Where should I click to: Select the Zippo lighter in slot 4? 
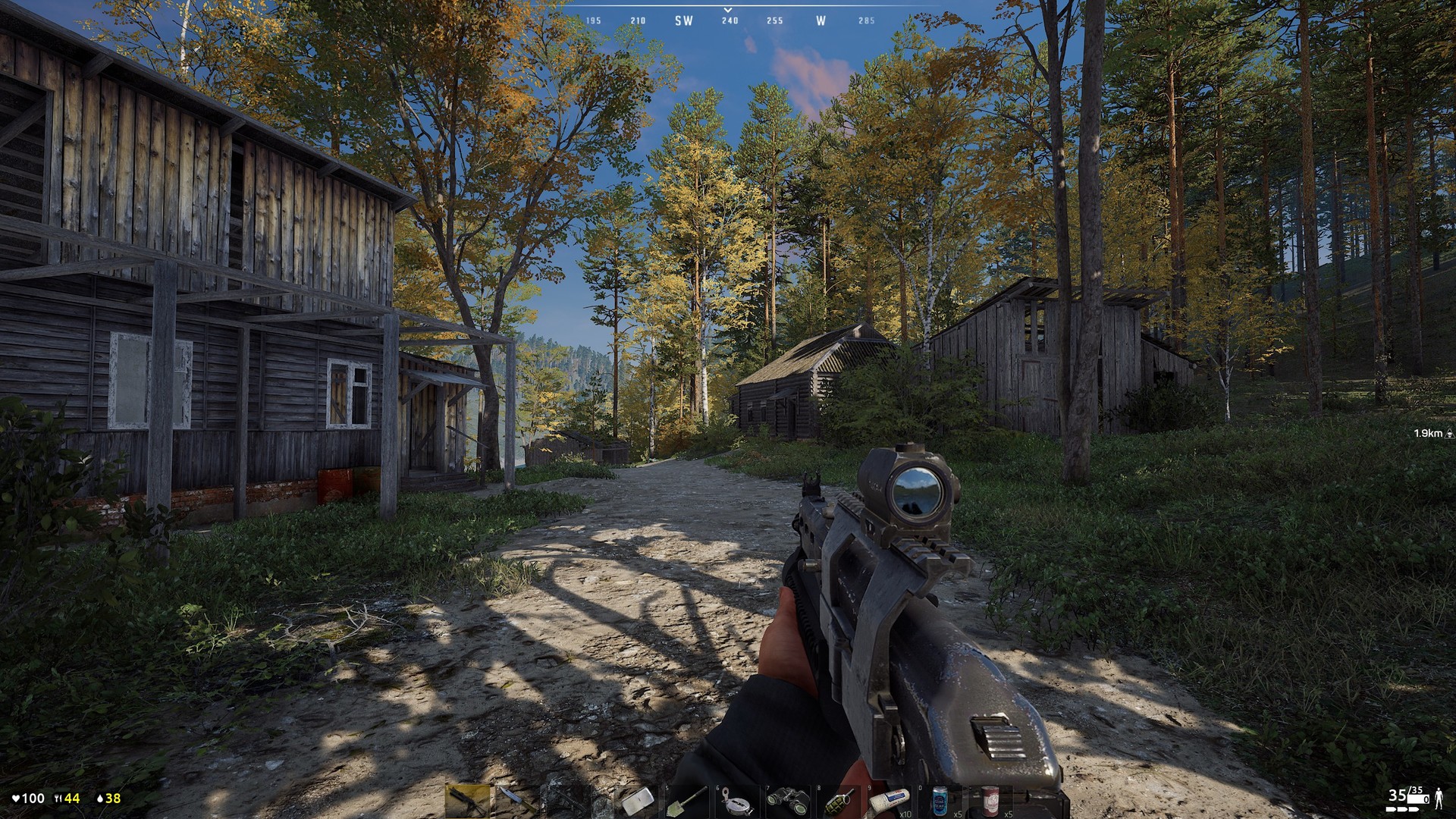coord(637,802)
